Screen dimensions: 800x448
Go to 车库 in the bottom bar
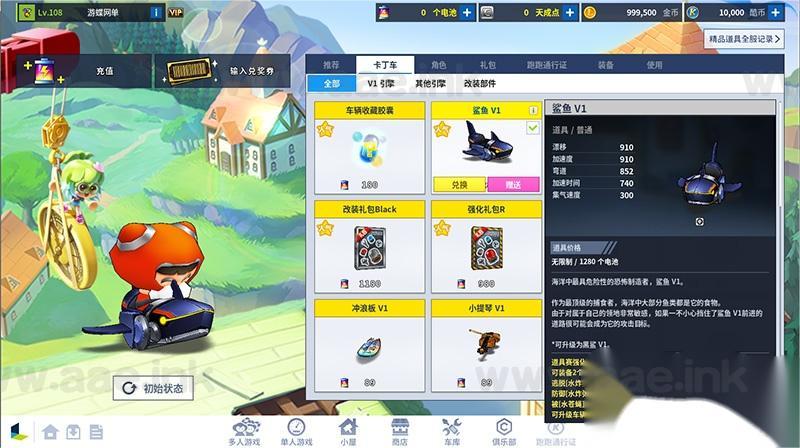click(x=452, y=431)
